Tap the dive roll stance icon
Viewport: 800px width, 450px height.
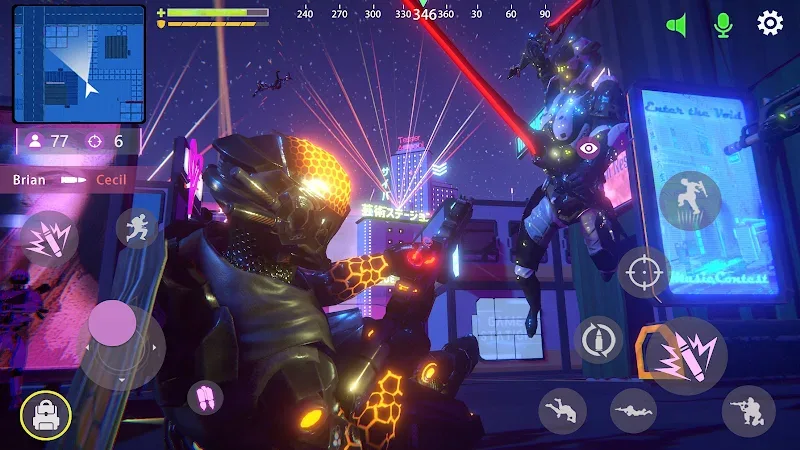562,410
